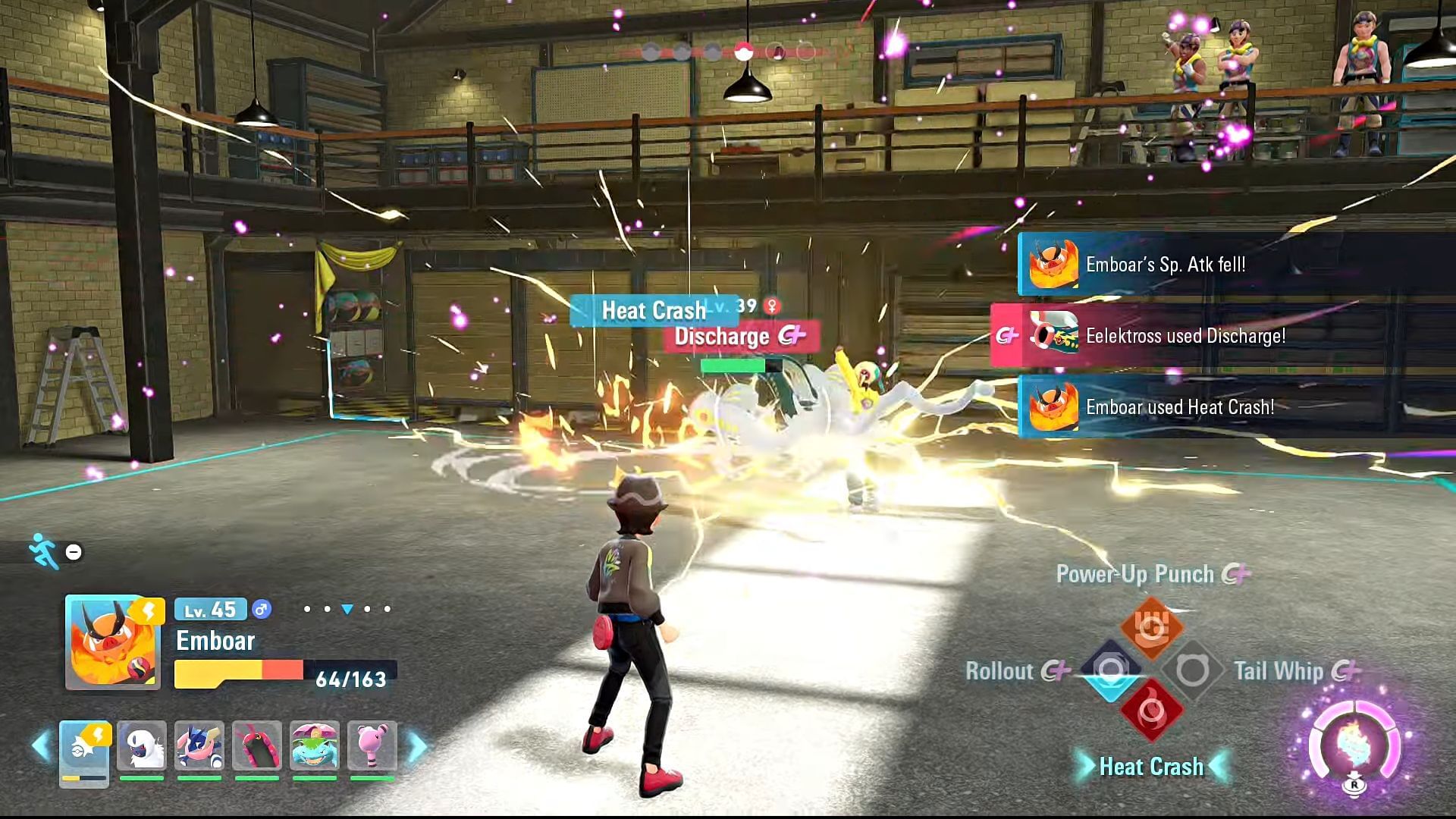Select the Rollout move diamond

[1111, 670]
